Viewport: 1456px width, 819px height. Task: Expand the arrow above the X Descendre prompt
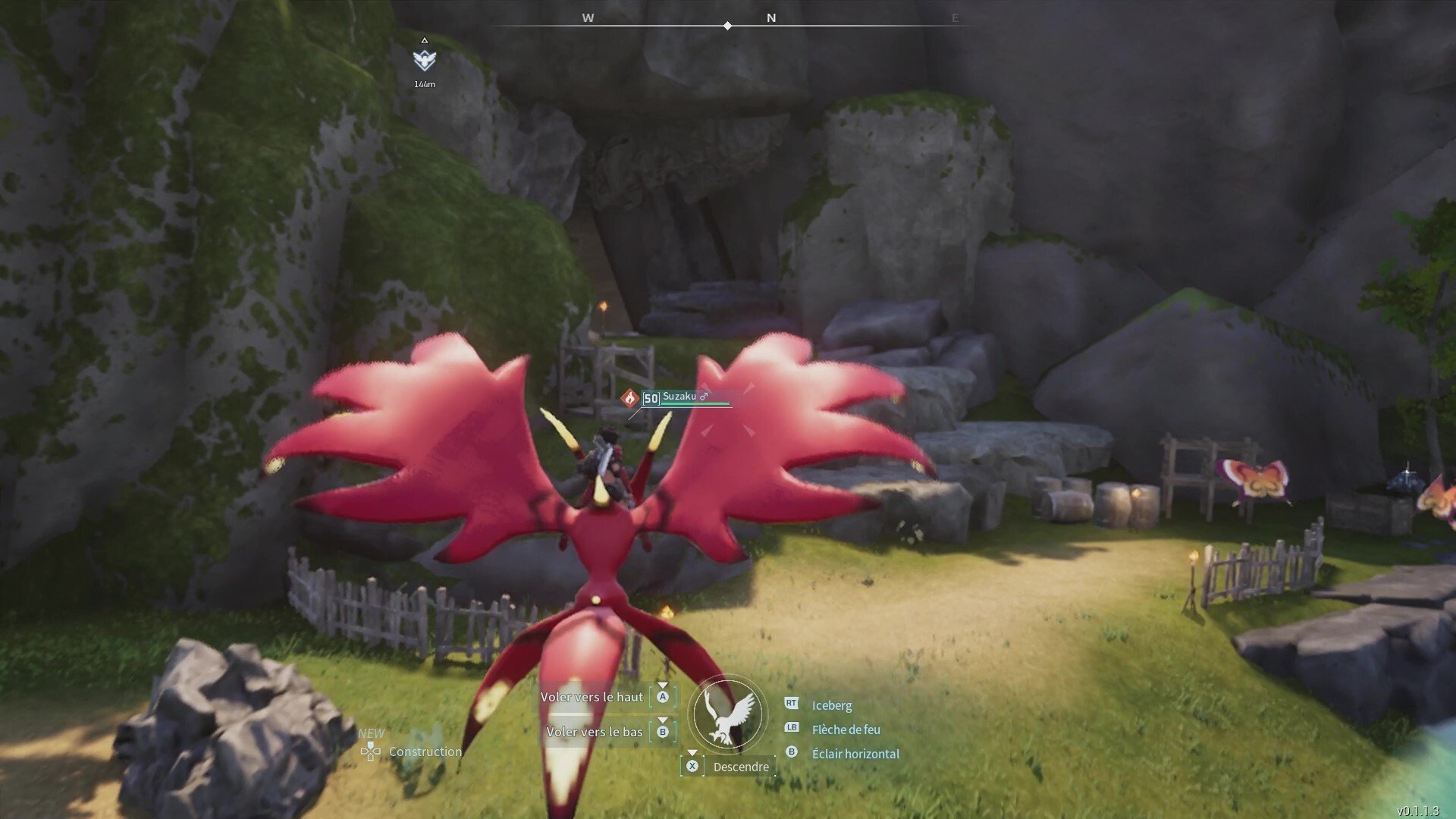692,752
